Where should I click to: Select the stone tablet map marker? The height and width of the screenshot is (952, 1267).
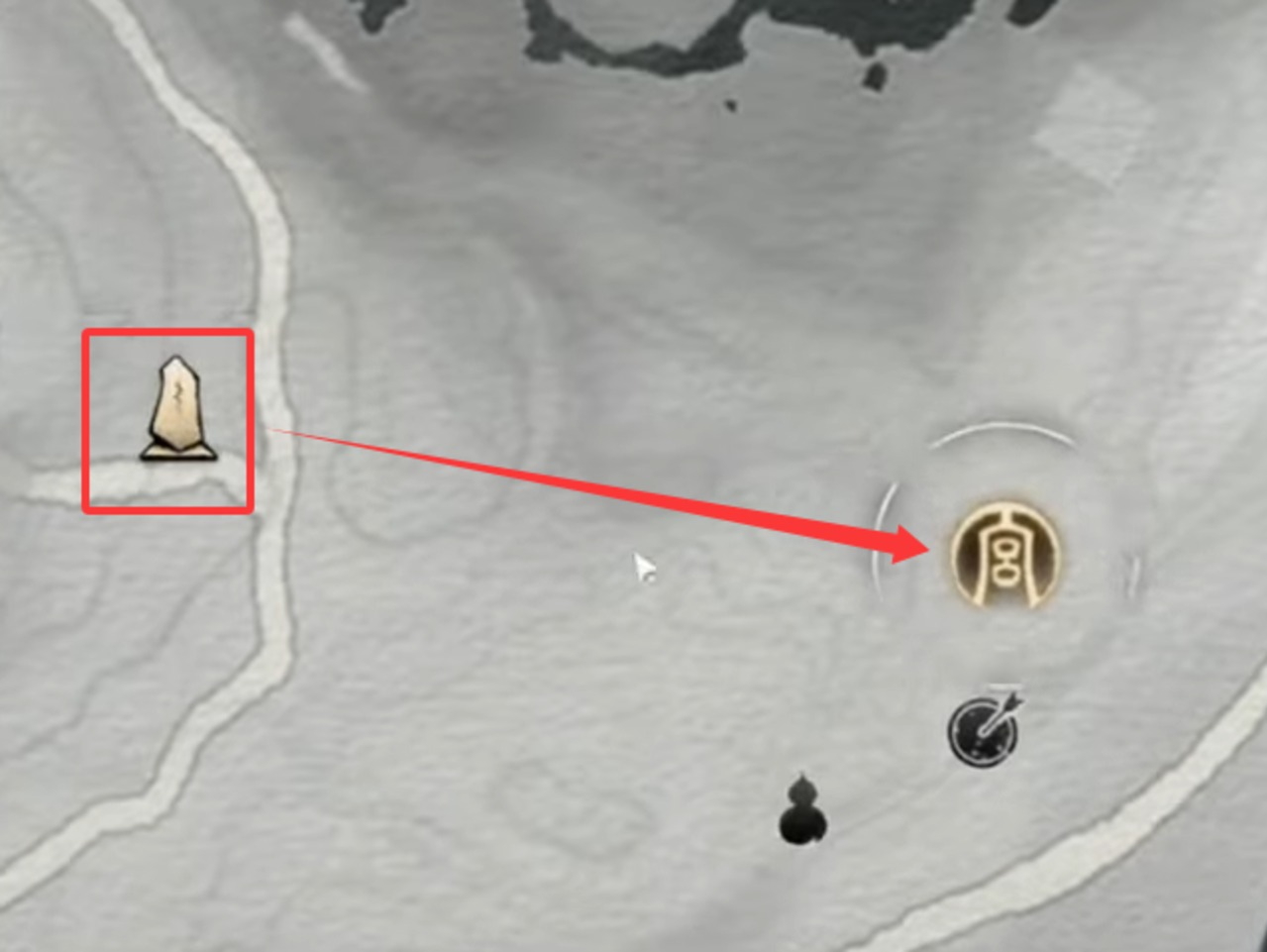[178, 409]
